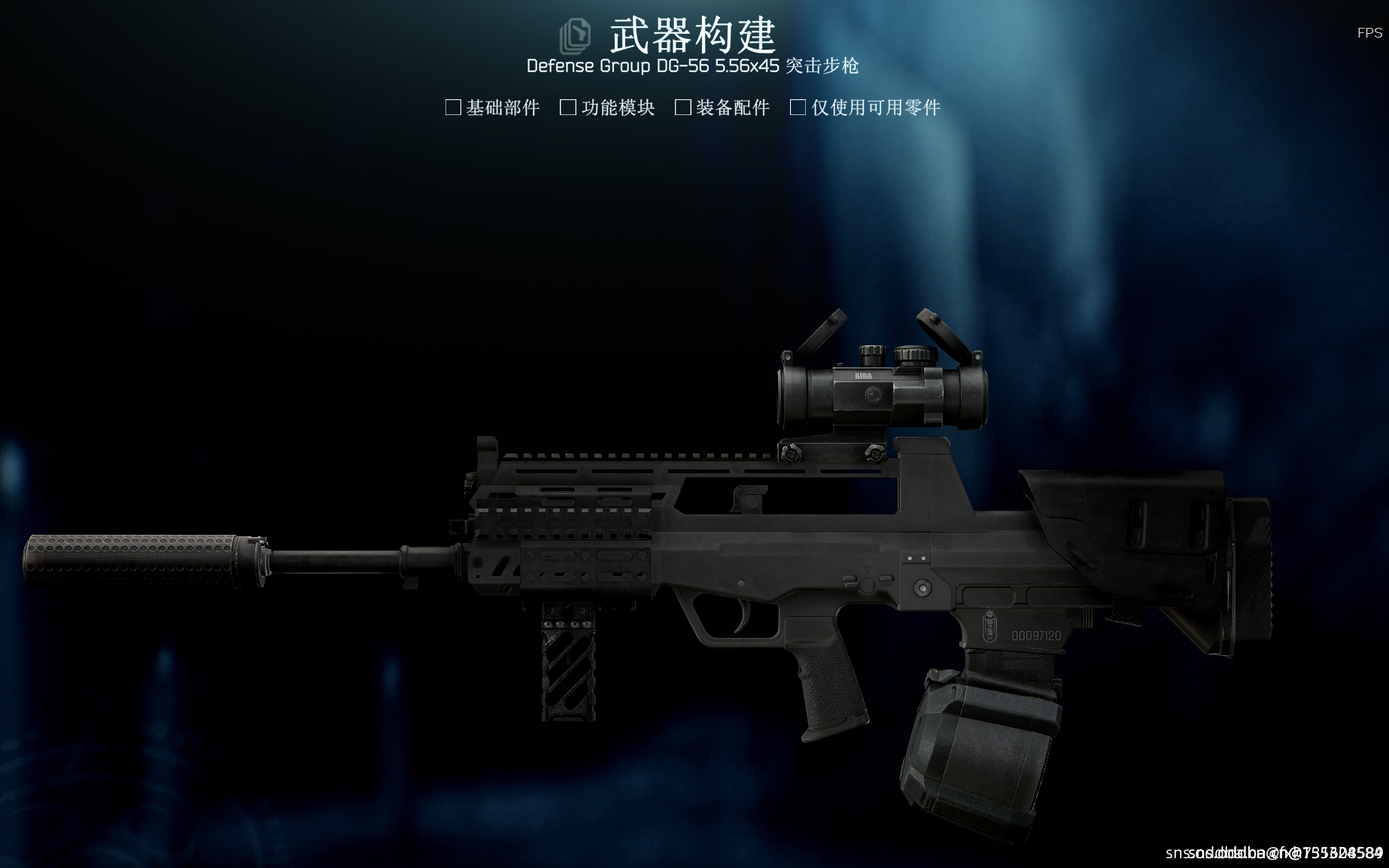Check the 装备配件 option
The image size is (1389, 868).
pyautogui.click(x=683, y=108)
